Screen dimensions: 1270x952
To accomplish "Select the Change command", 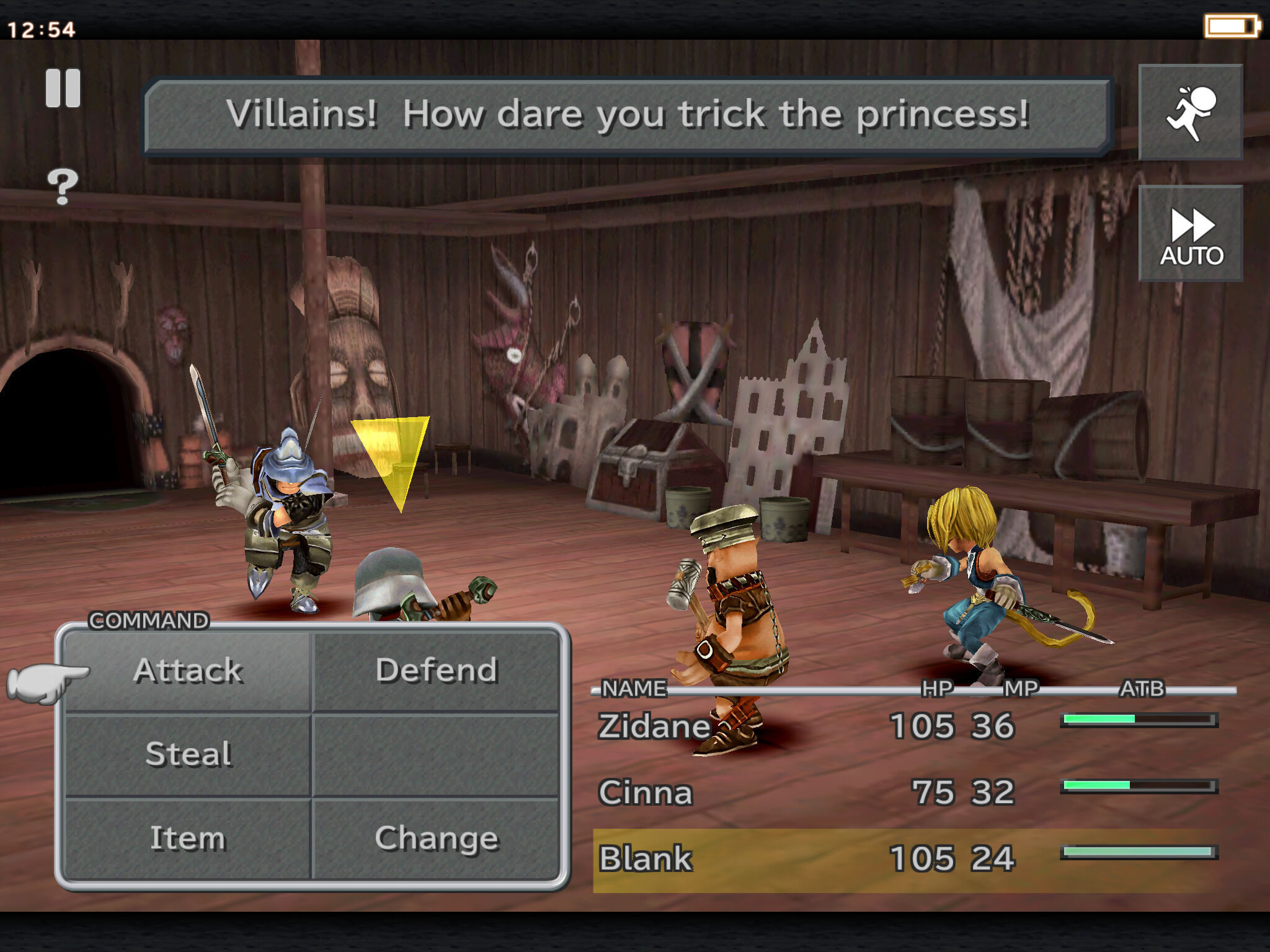I will point(437,839).
